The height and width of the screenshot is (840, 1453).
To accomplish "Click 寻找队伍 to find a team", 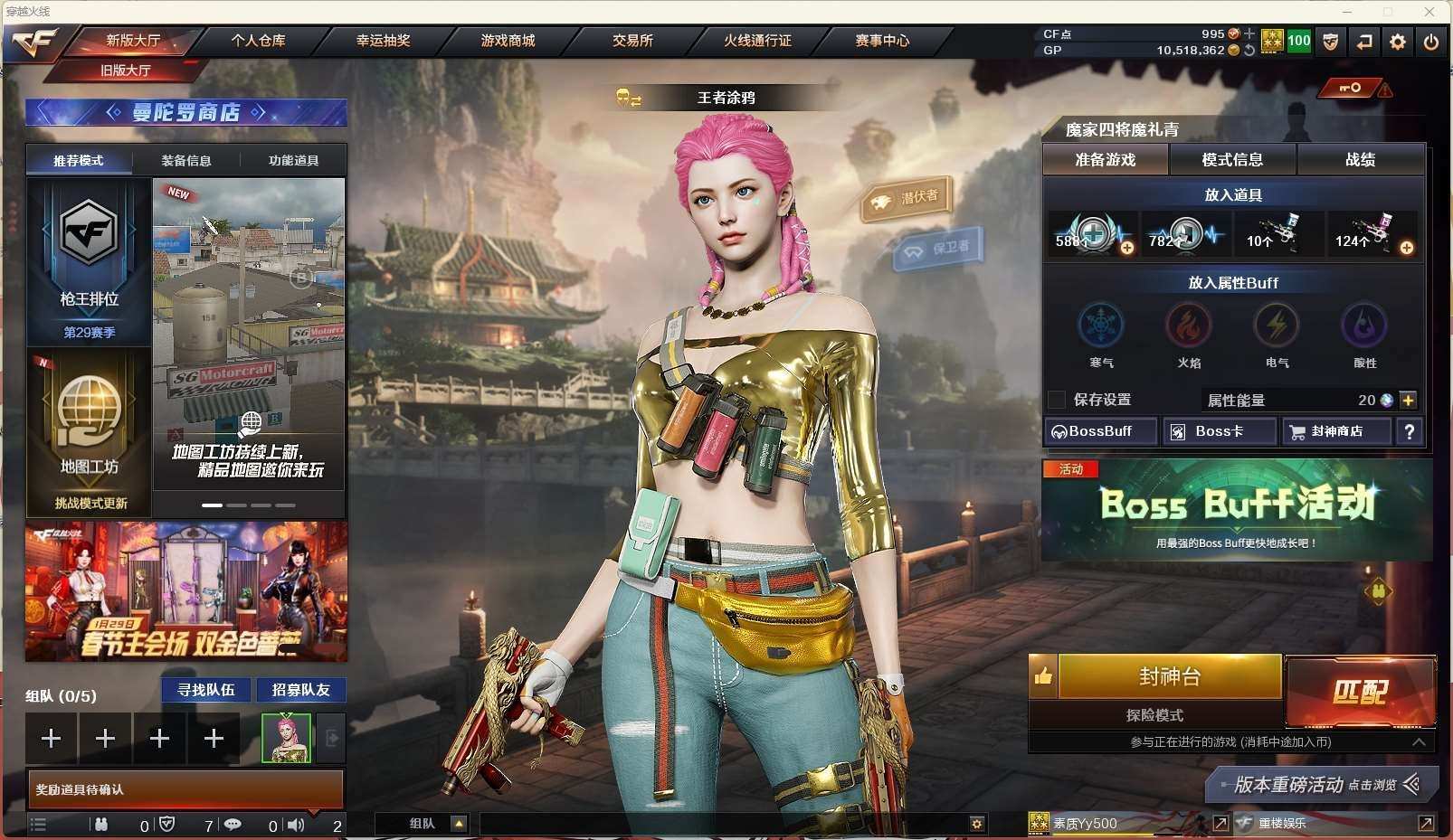I will click(x=206, y=690).
